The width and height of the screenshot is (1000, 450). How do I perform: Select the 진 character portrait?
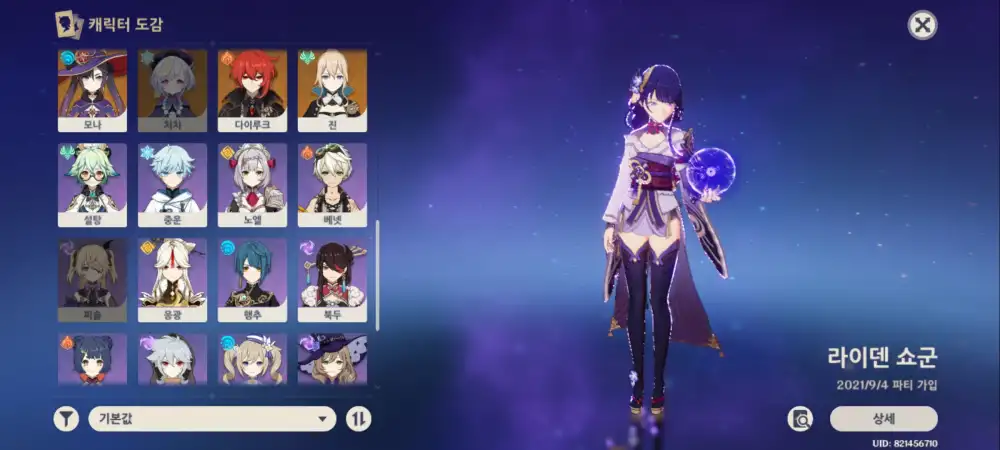coord(332,91)
